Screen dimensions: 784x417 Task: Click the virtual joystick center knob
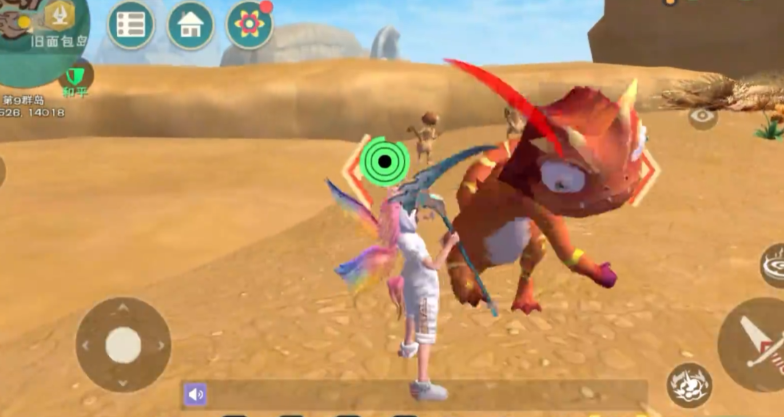[123, 345]
